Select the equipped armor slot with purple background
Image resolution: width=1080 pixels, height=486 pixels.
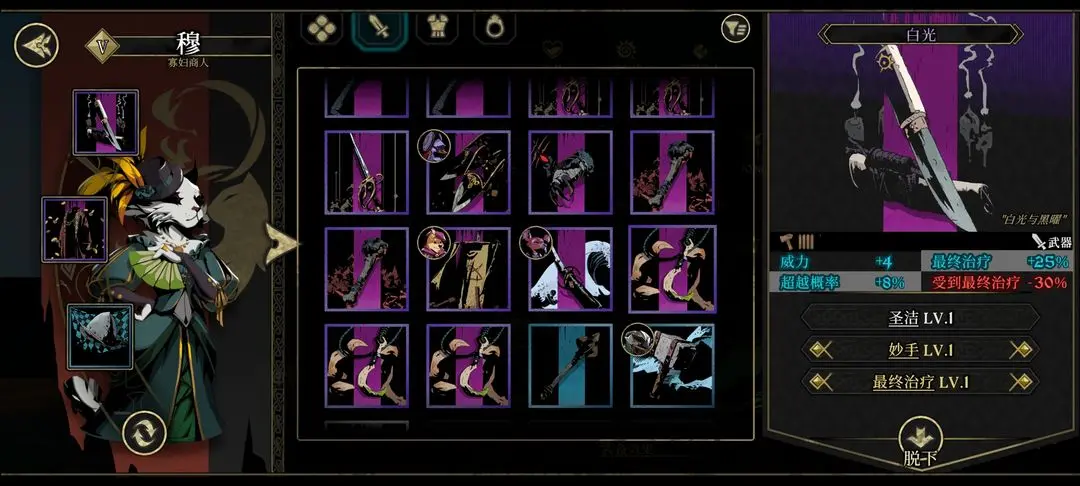click(74, 229)
